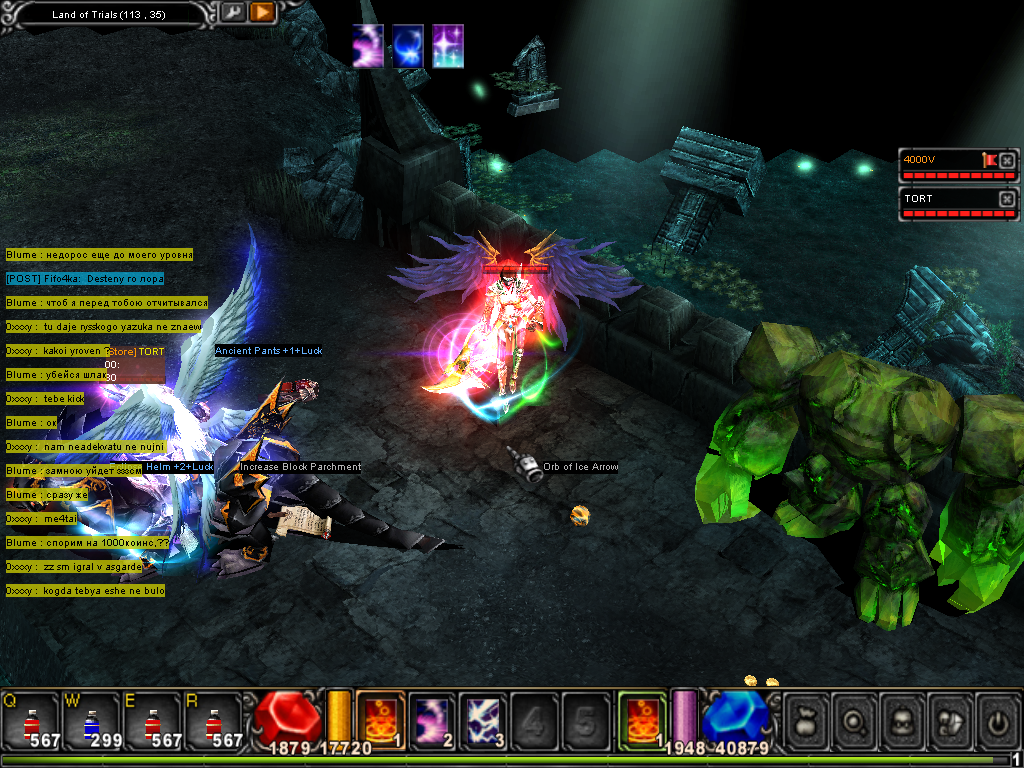This screenshot has width=1024, height=768.
Task: Select the fire skill in hotkey slot 1
Action: [381, 718]
